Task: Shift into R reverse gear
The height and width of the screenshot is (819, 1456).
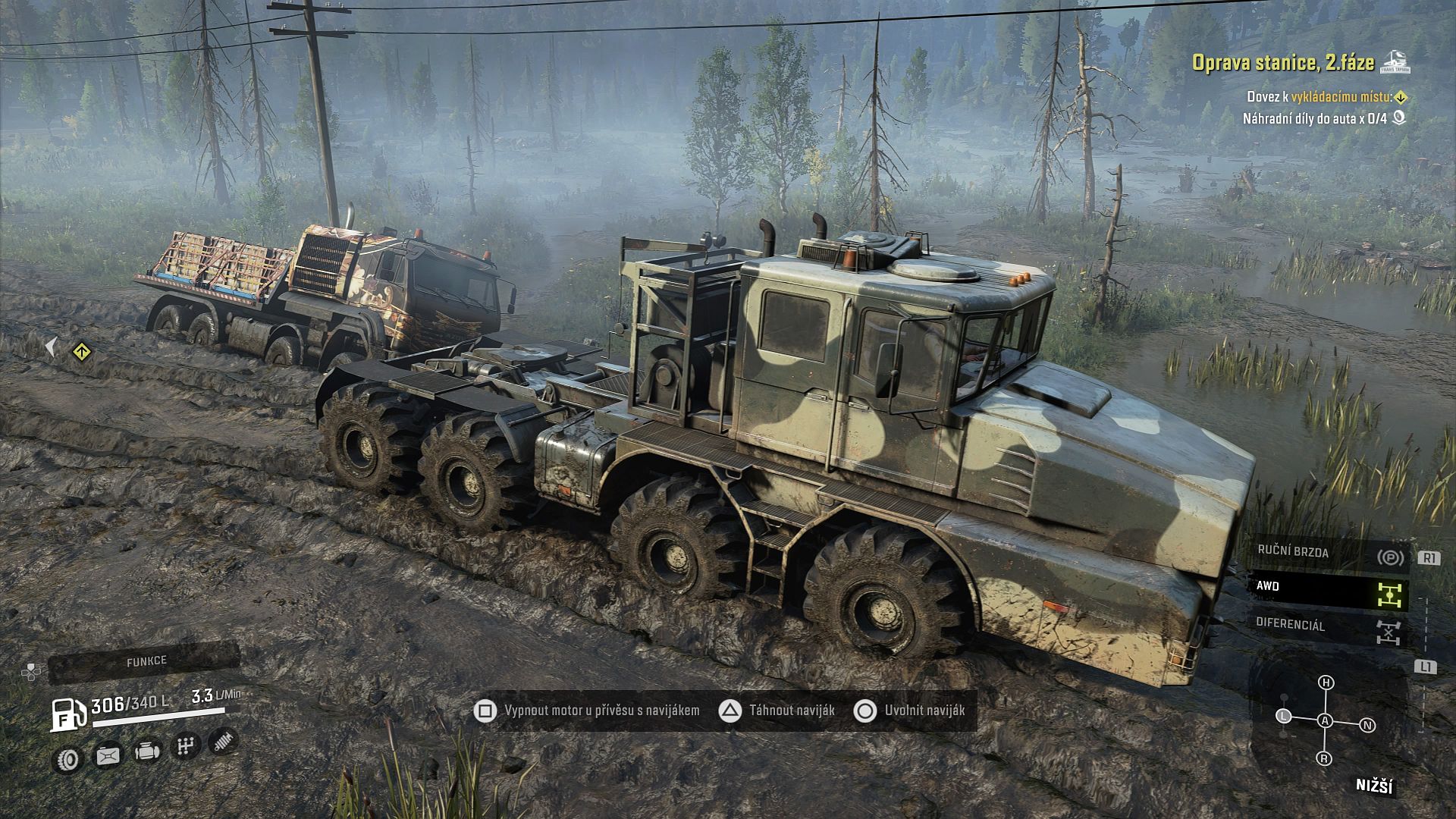Action: click(x=1324, y=758)
